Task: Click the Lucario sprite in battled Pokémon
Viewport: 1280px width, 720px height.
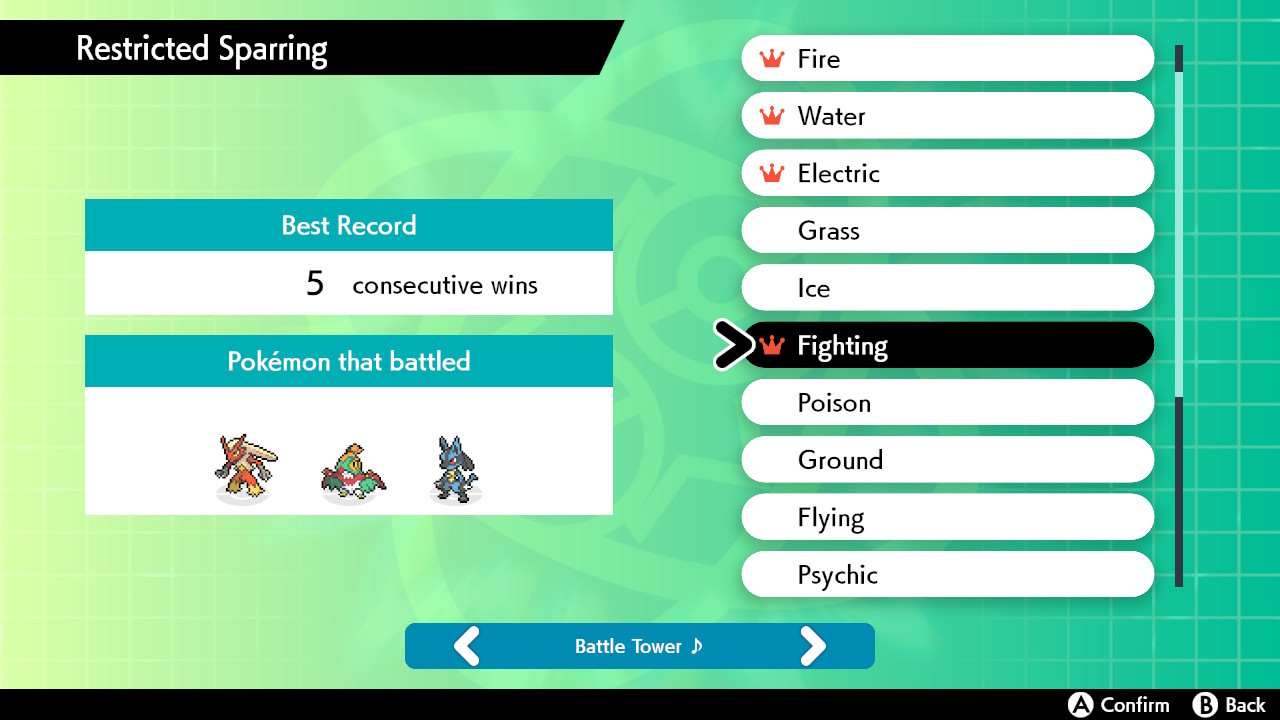Action: coord(455,467)
